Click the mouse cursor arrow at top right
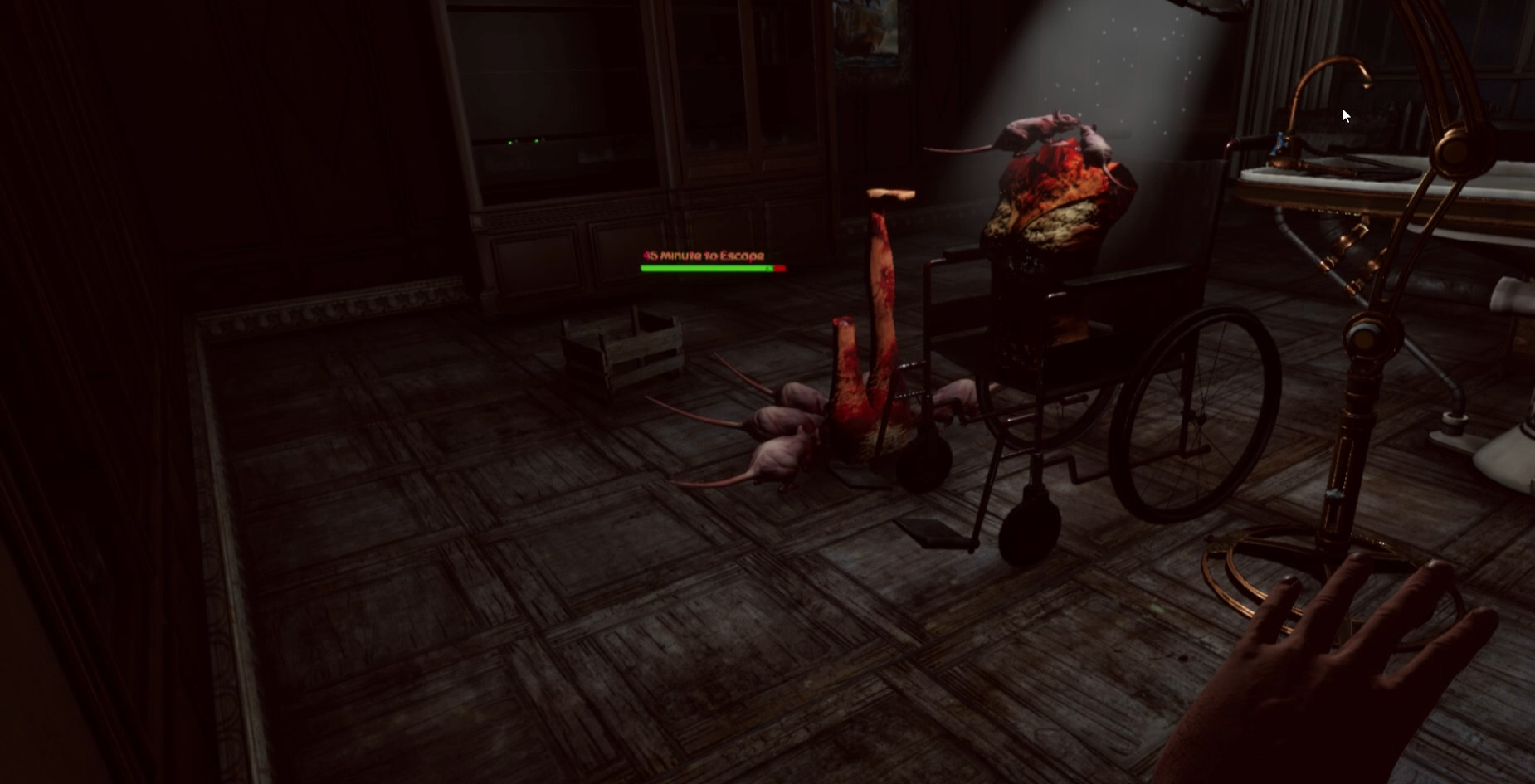This screenshot has width=1535, height=784. [x=1344, y=114]
